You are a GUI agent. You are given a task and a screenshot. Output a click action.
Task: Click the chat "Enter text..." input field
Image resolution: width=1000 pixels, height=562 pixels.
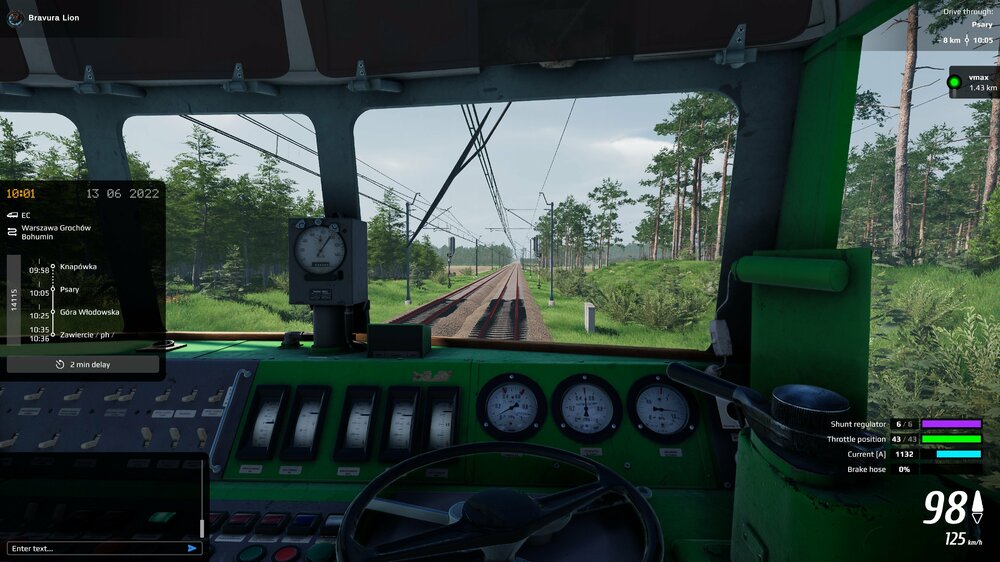pos(95,548)
